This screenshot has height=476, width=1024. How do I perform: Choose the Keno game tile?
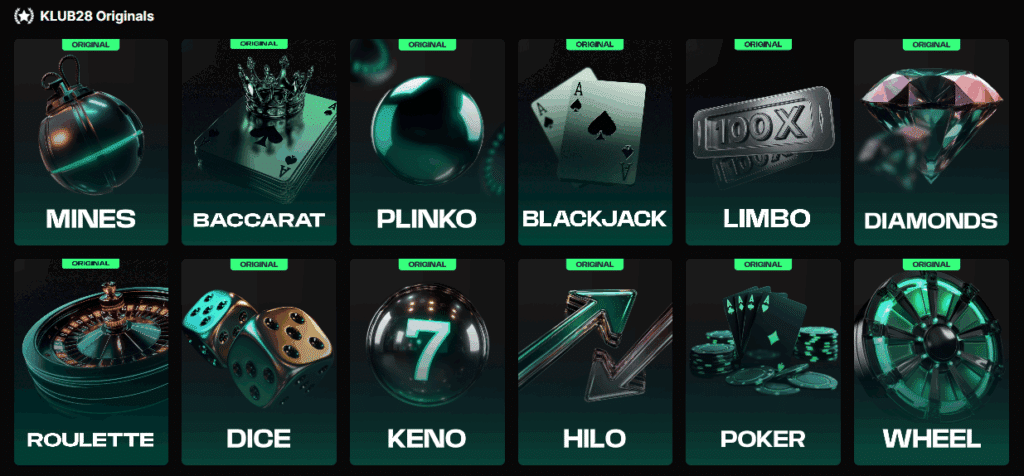point(427,360)
